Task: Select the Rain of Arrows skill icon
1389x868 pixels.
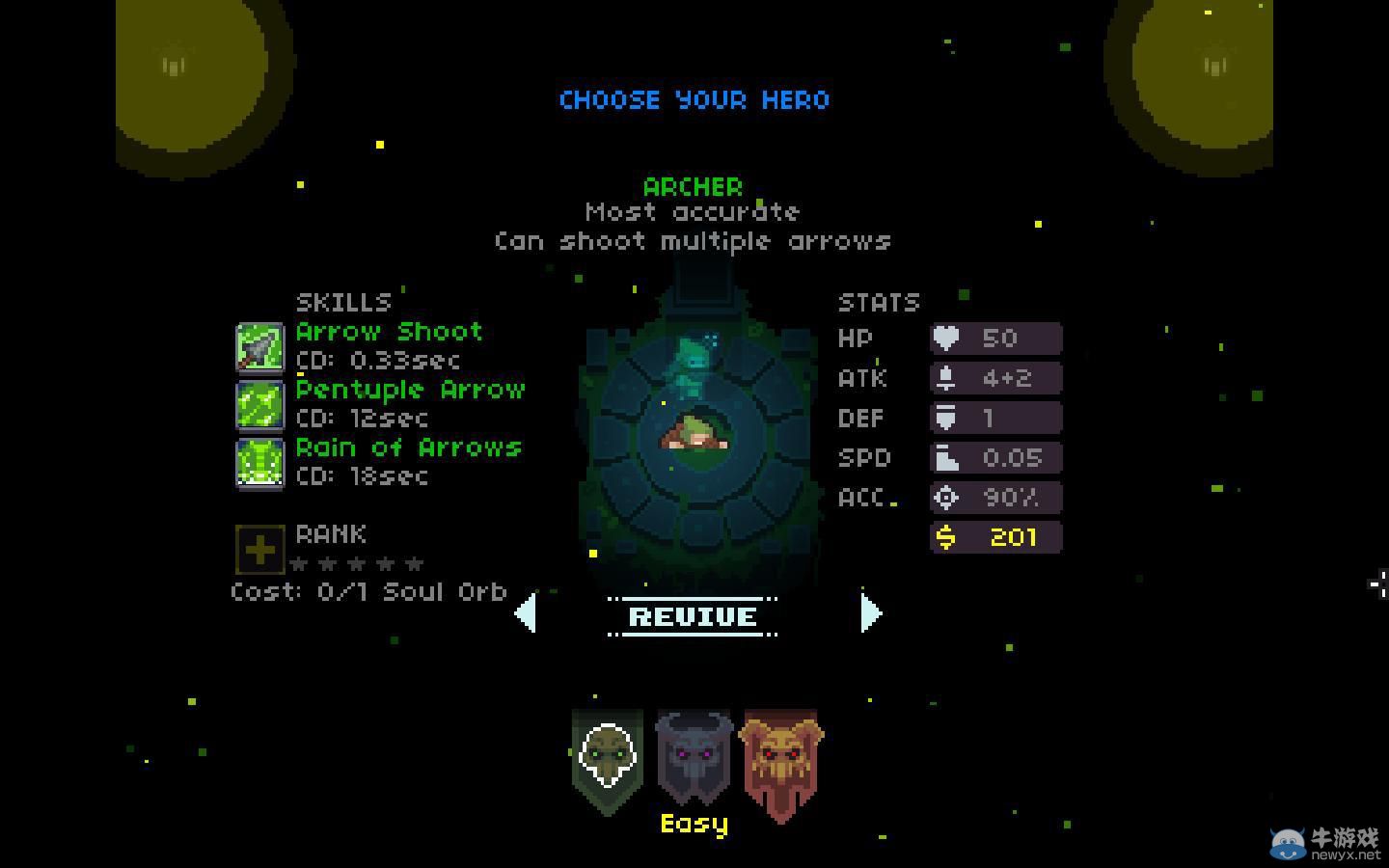Action: pos(259,463)
